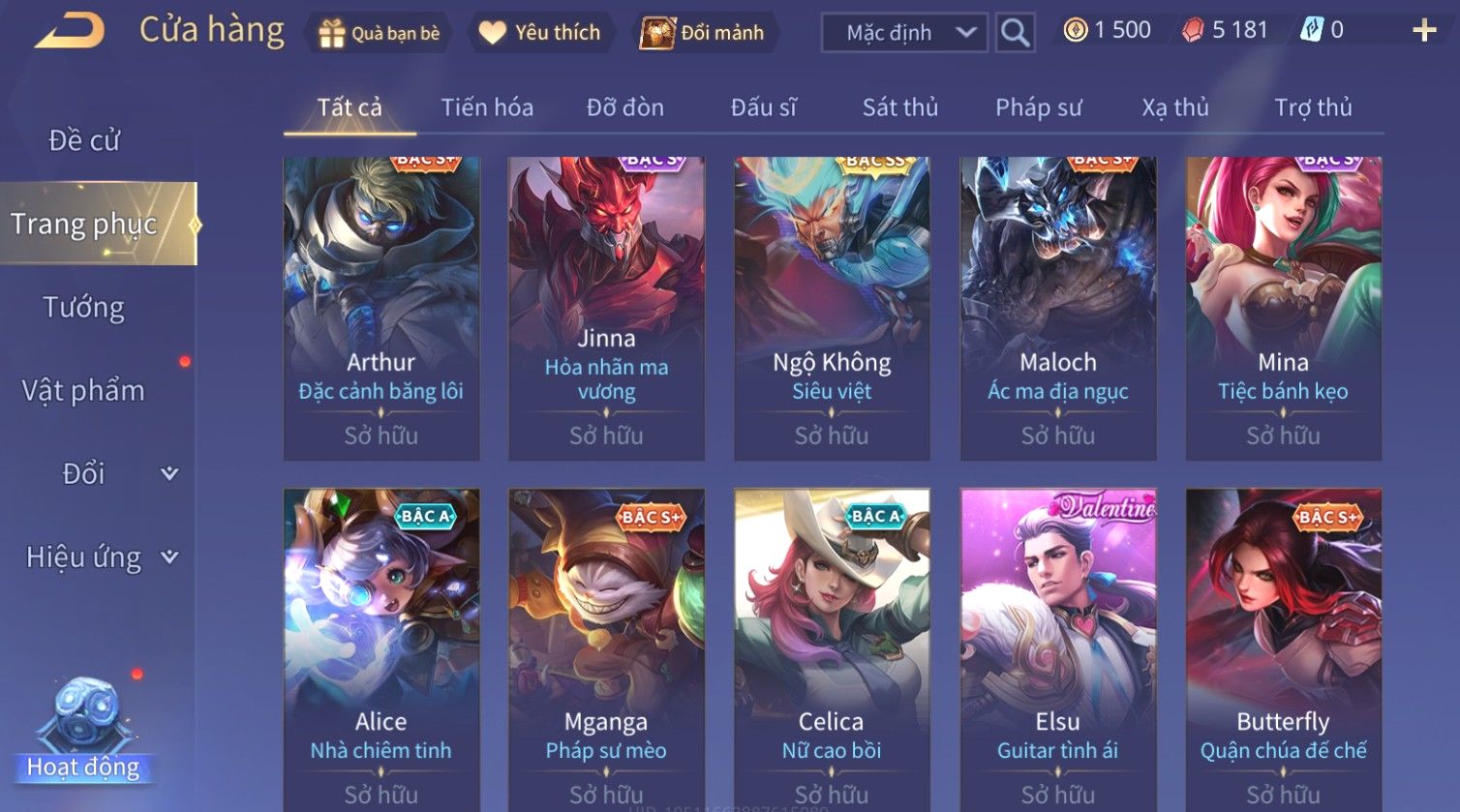Go to the Vật phẩm section
Viewport: 1460px width, 812px height.
point(84,391)
